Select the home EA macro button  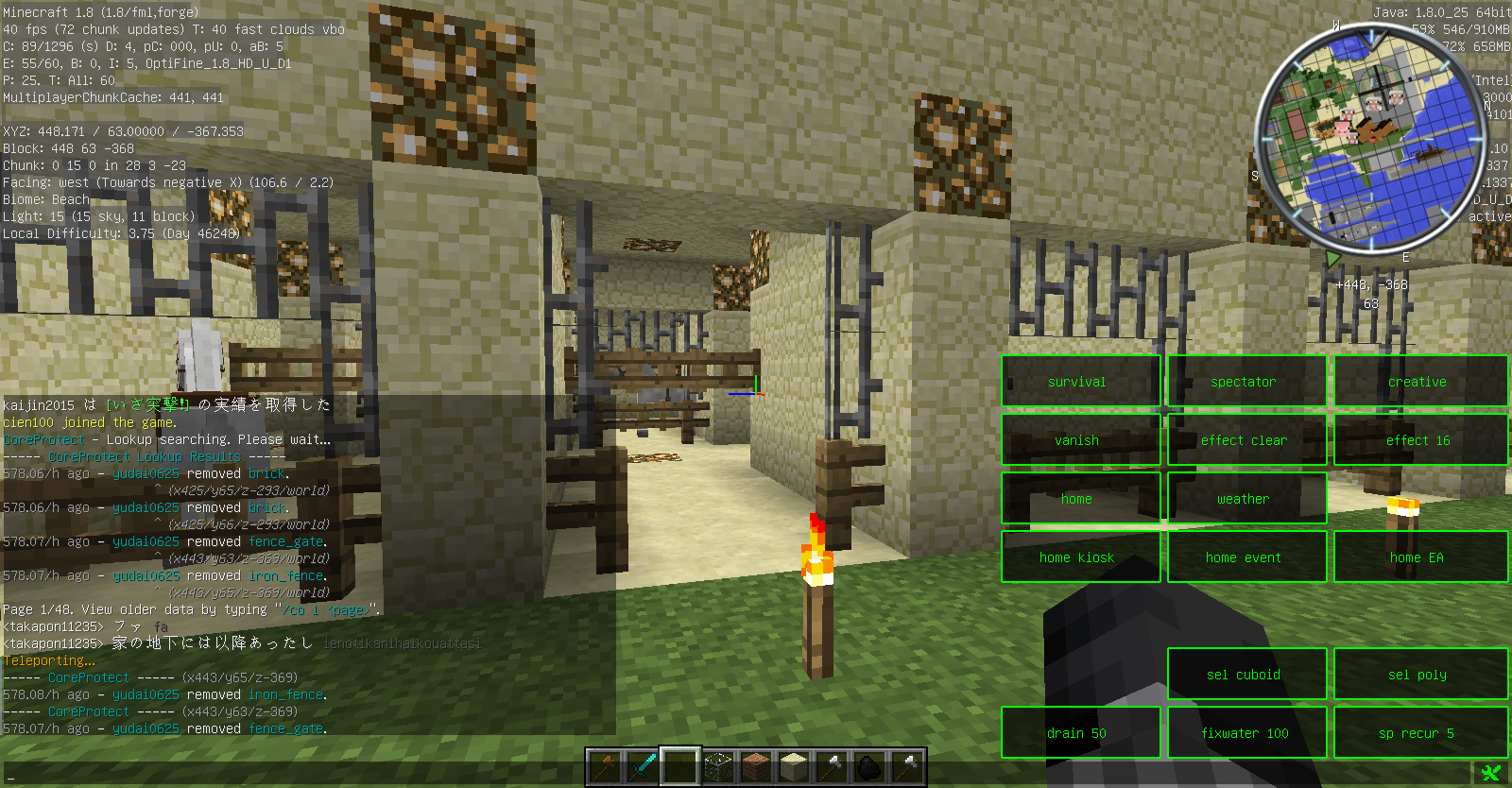pos(1419,557)
